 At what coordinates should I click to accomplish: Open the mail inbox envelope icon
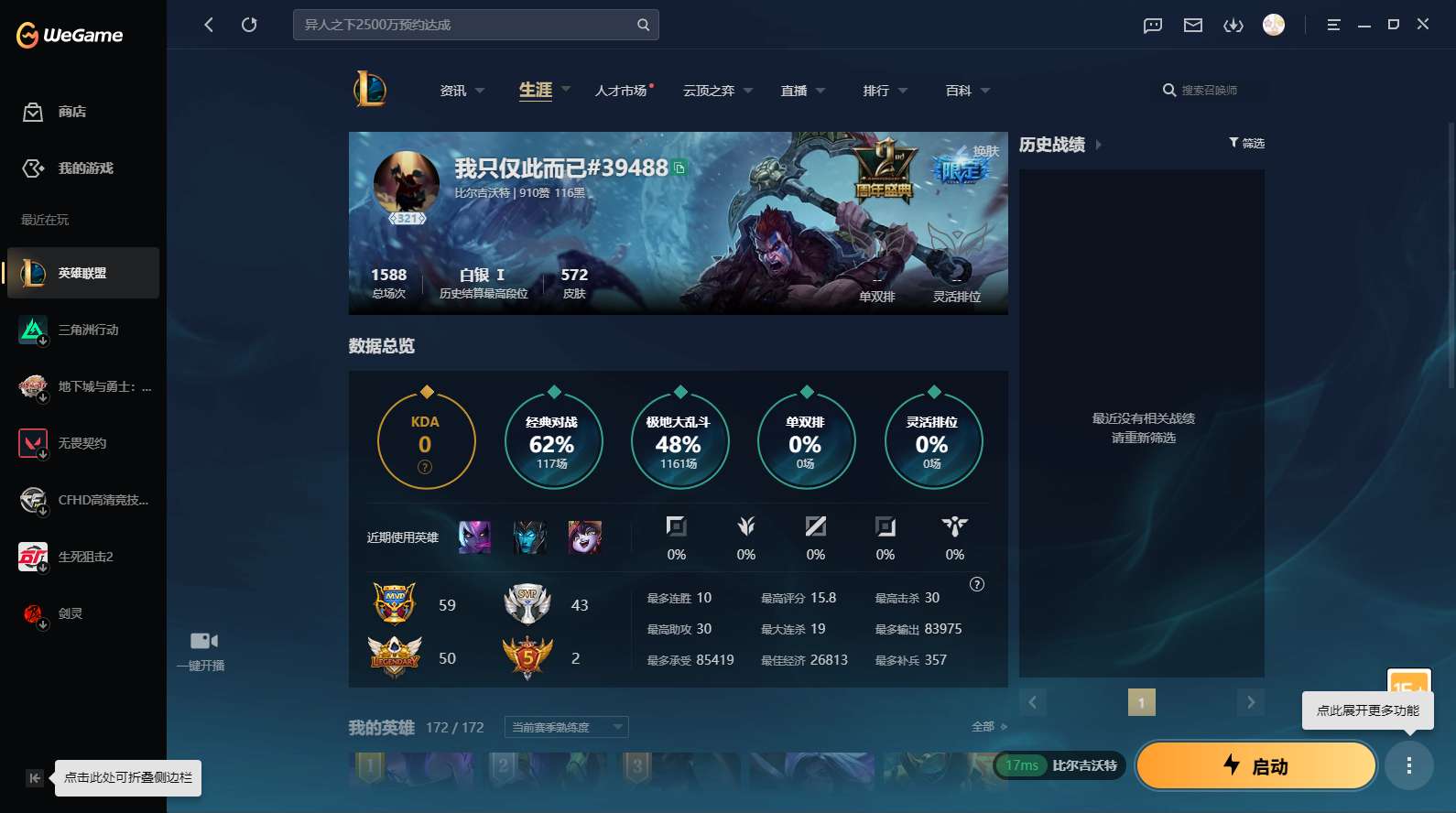[1192, 25]
